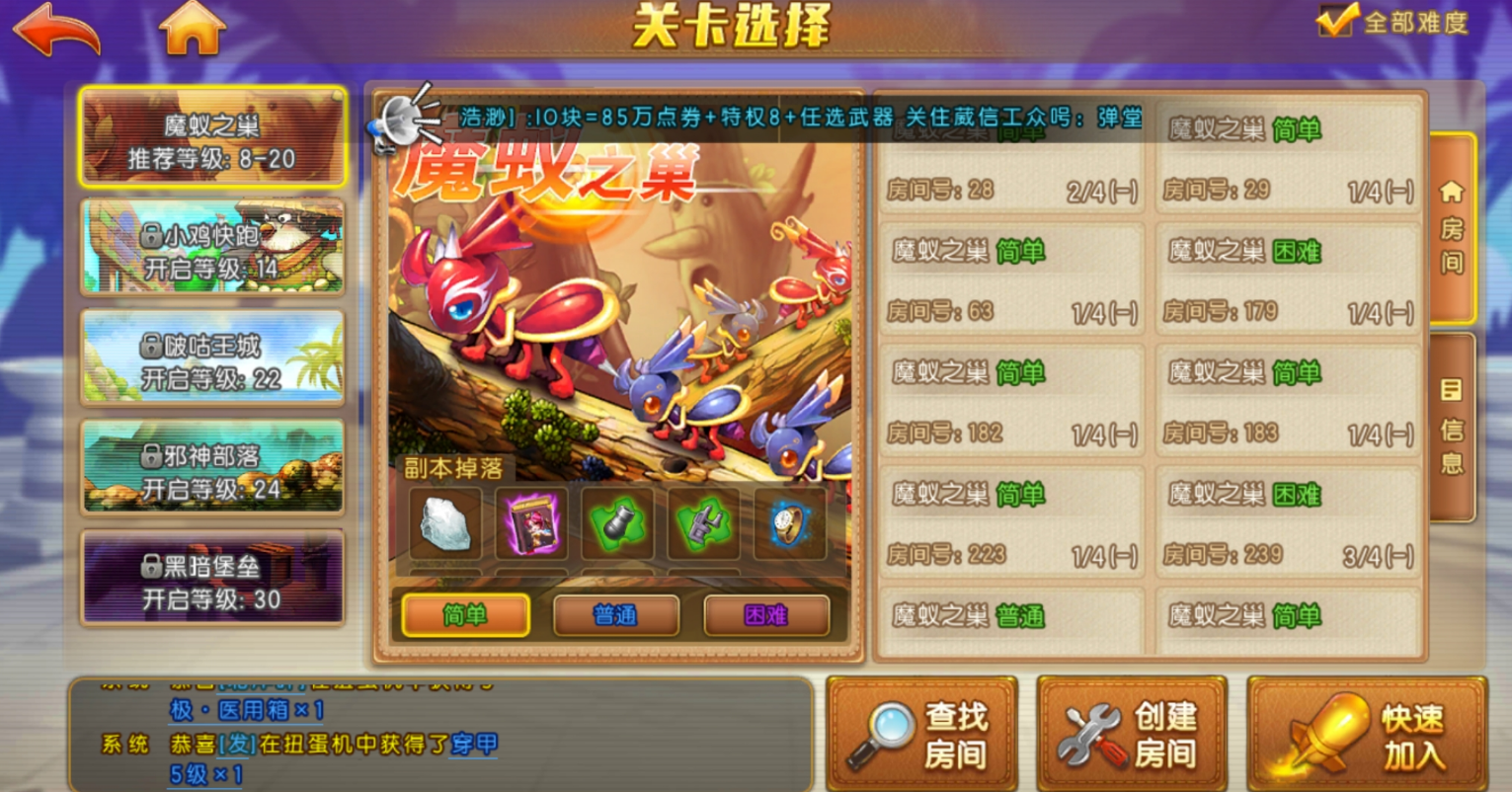Click the pocket watch drop item icon
Screen dimensions: 1512x792
click(787, 526)
